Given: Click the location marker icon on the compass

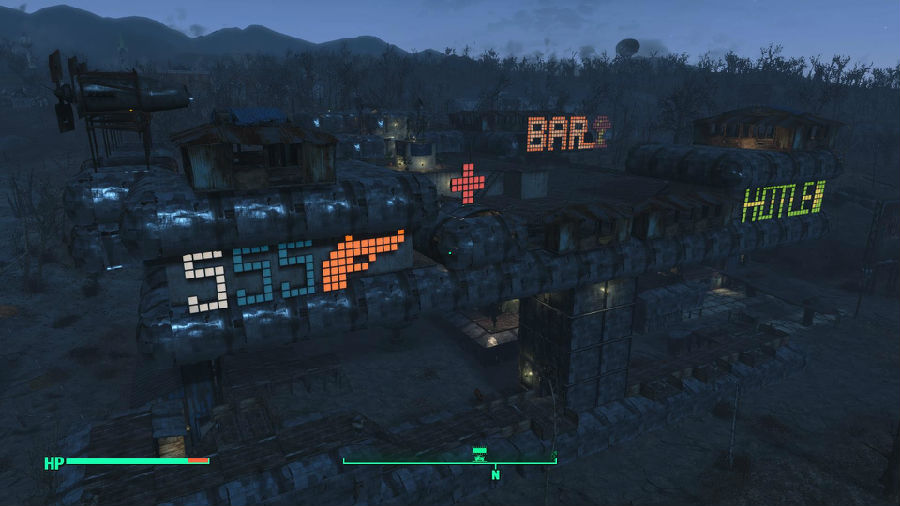Looking at the screenshot, I should (479, 455).
